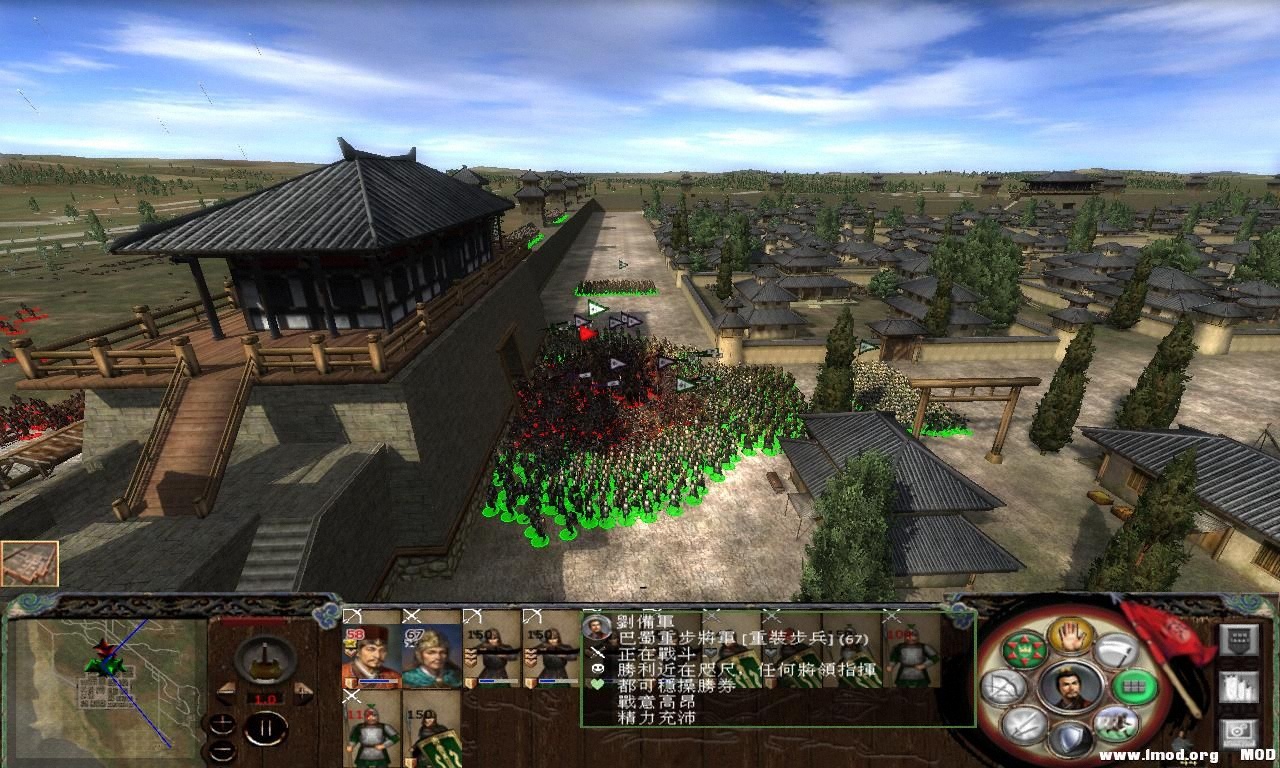The width and height of the screenshot is (1280, 768).
Task: Click the crossed swords melee icon on command wheel
Action: pos(1023,727)
